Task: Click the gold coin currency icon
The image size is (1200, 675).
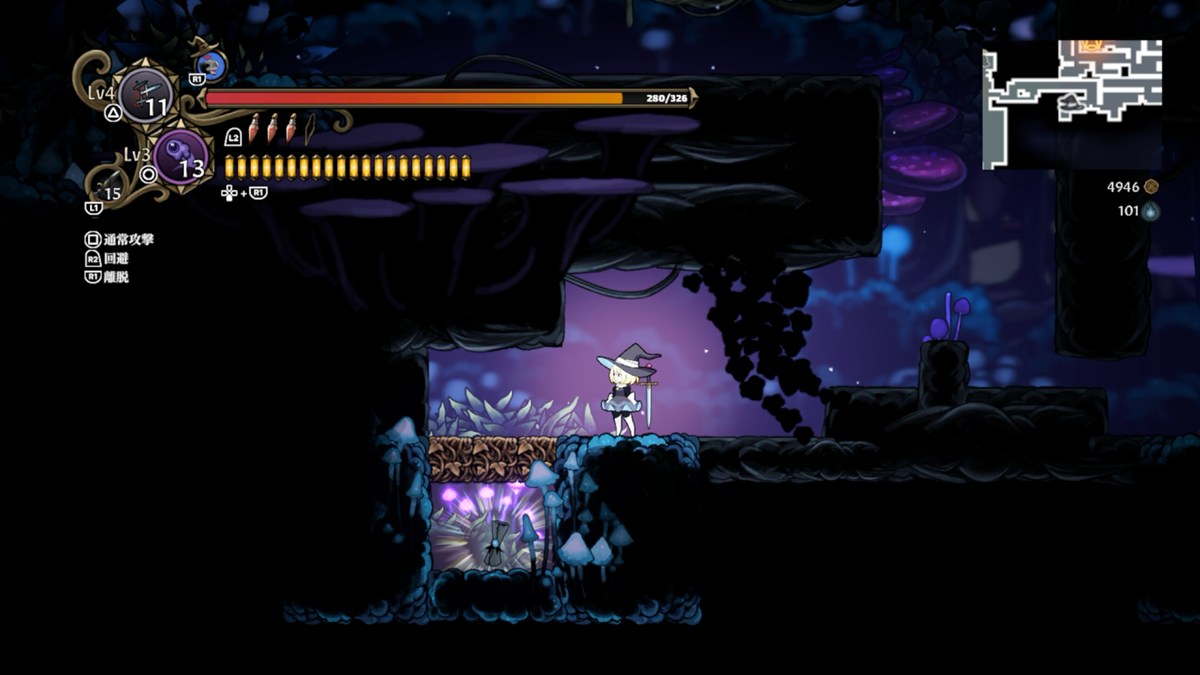Action: 1151,186
